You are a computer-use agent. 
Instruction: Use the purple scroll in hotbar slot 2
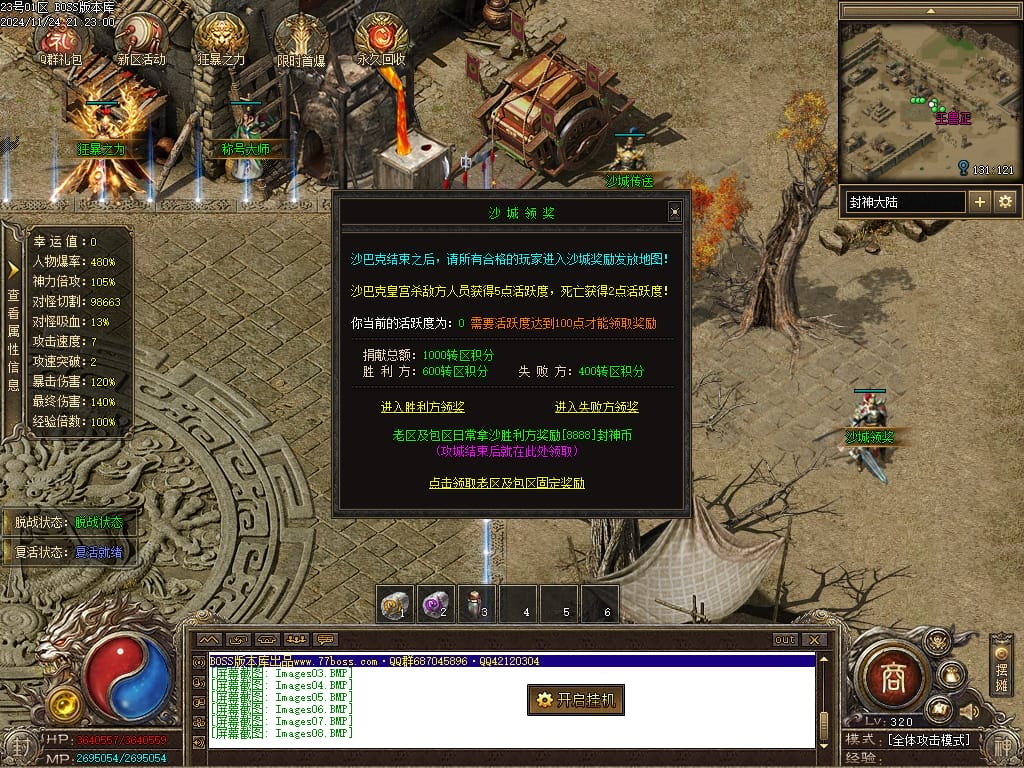436,603
